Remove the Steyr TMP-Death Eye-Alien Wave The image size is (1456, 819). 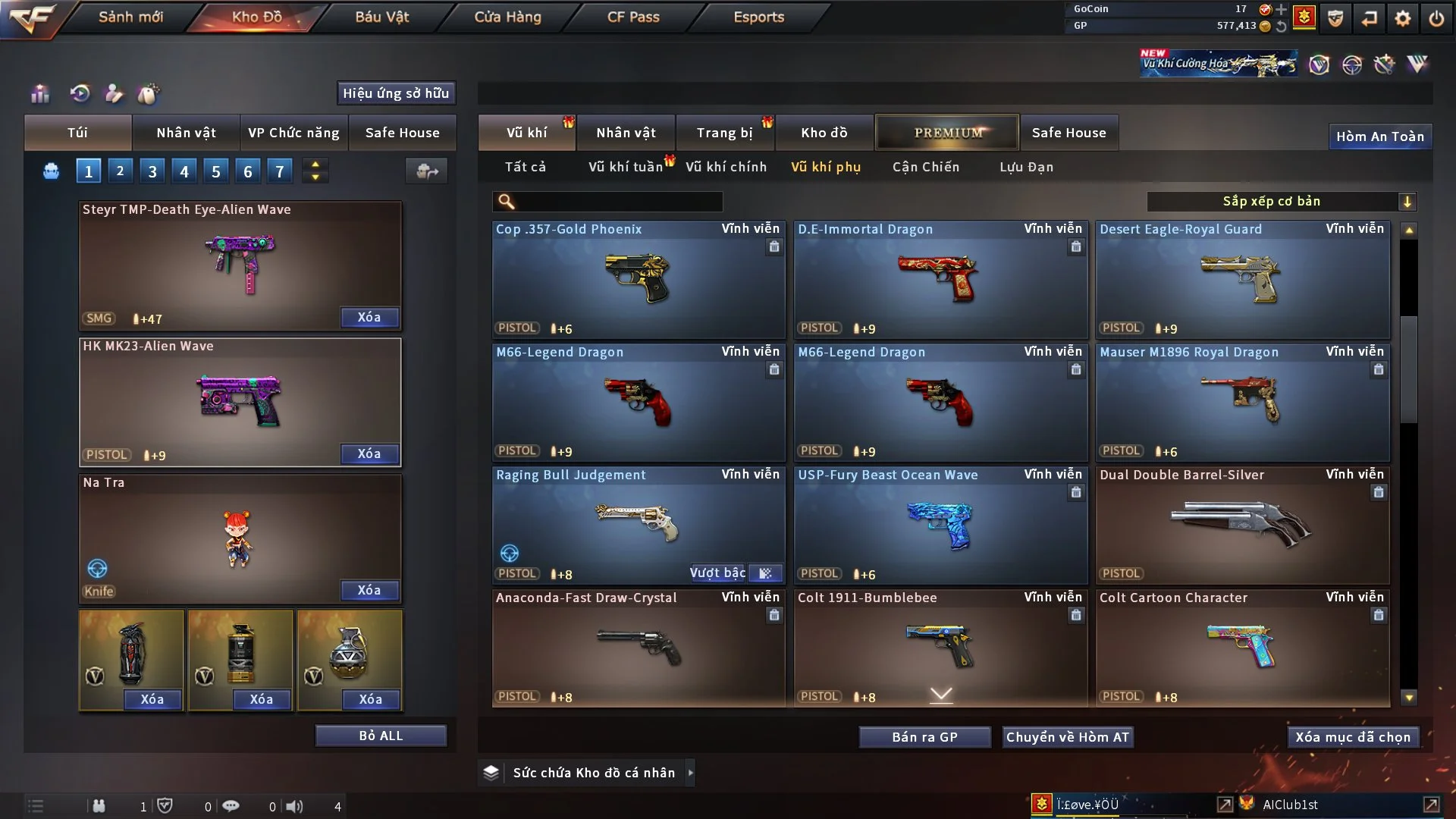tap(369, 317)
